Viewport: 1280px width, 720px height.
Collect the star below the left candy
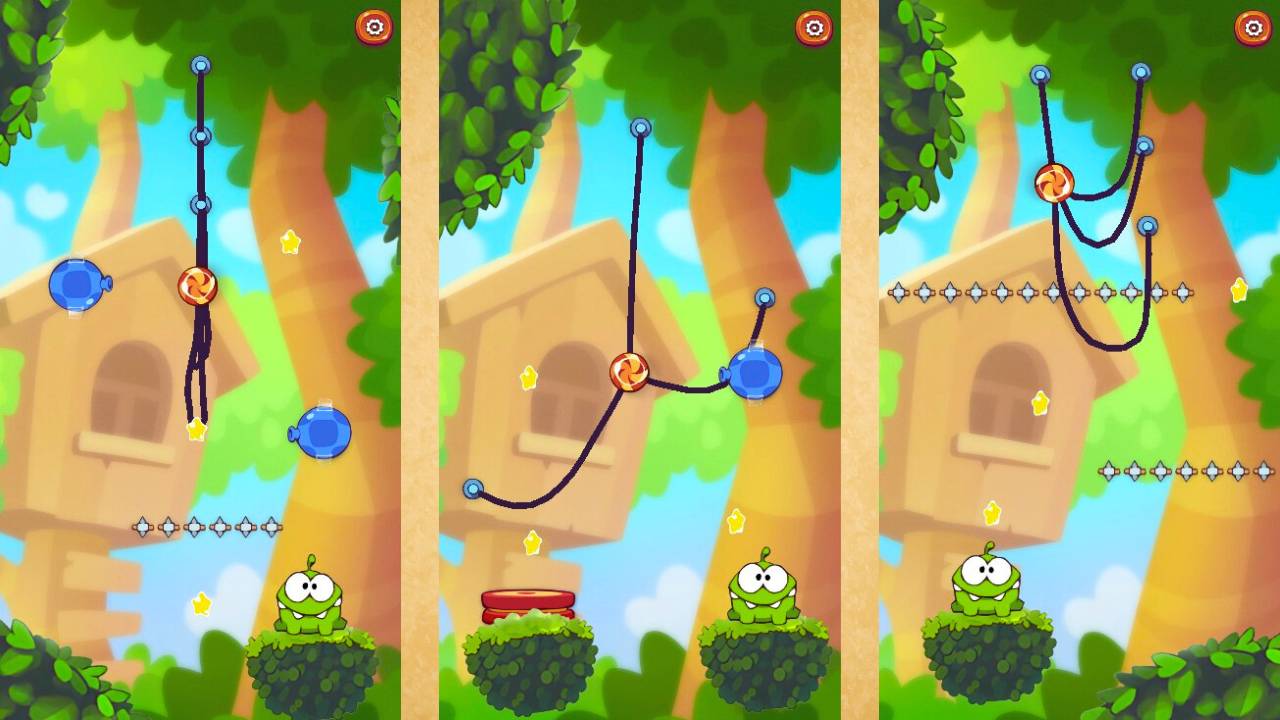coord(197,430)
